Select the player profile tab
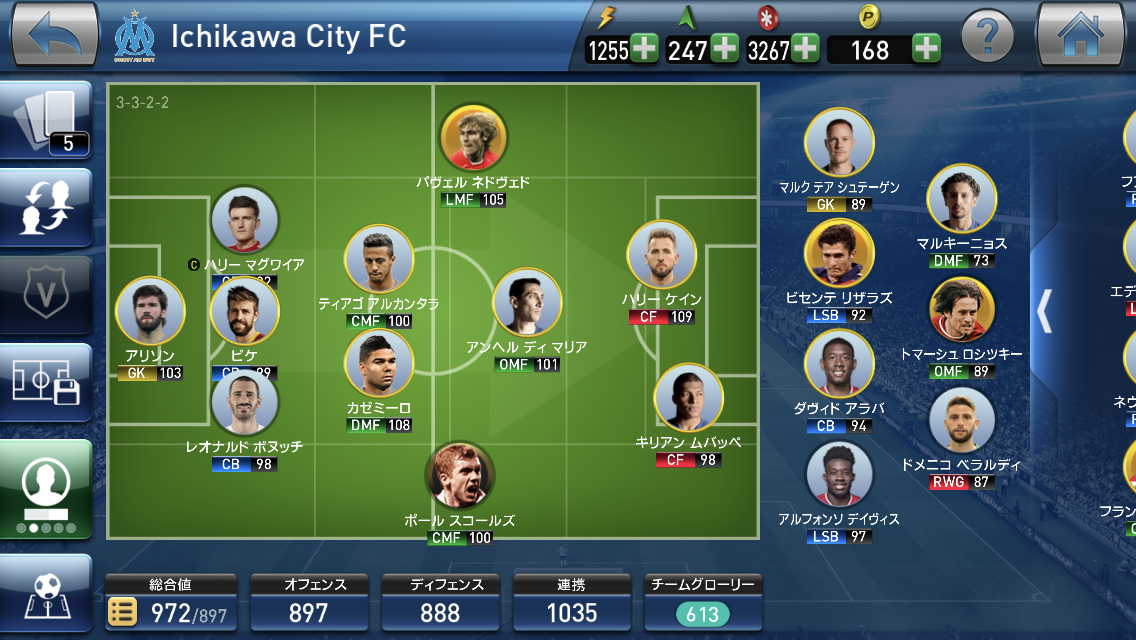The width and height of the screenshot is (1136, 640). (x=47, y=487)
